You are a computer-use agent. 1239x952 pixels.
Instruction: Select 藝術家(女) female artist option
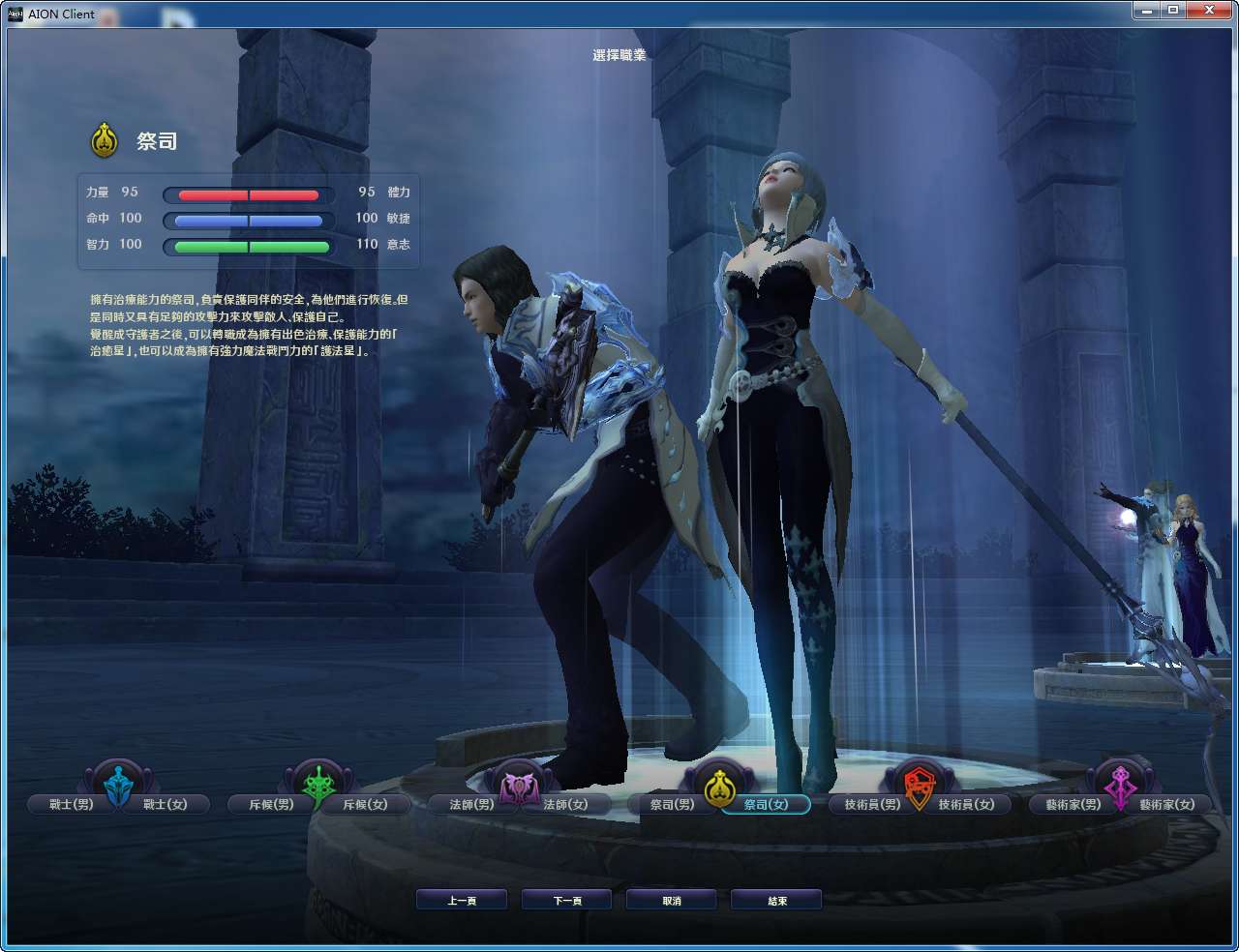(x=1165, y=804)
